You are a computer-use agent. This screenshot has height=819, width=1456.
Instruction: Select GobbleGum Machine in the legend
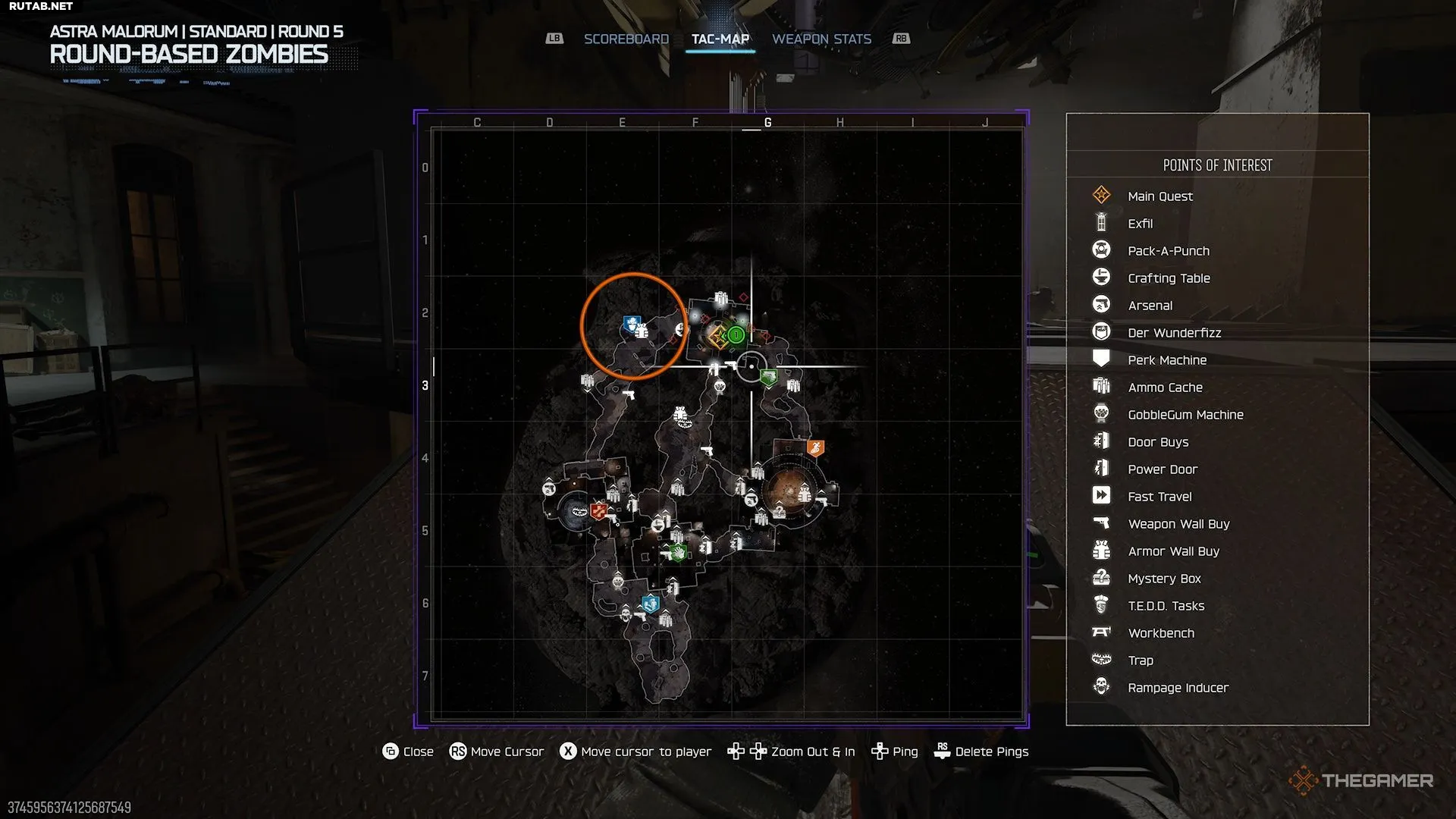coord(1185,415)
